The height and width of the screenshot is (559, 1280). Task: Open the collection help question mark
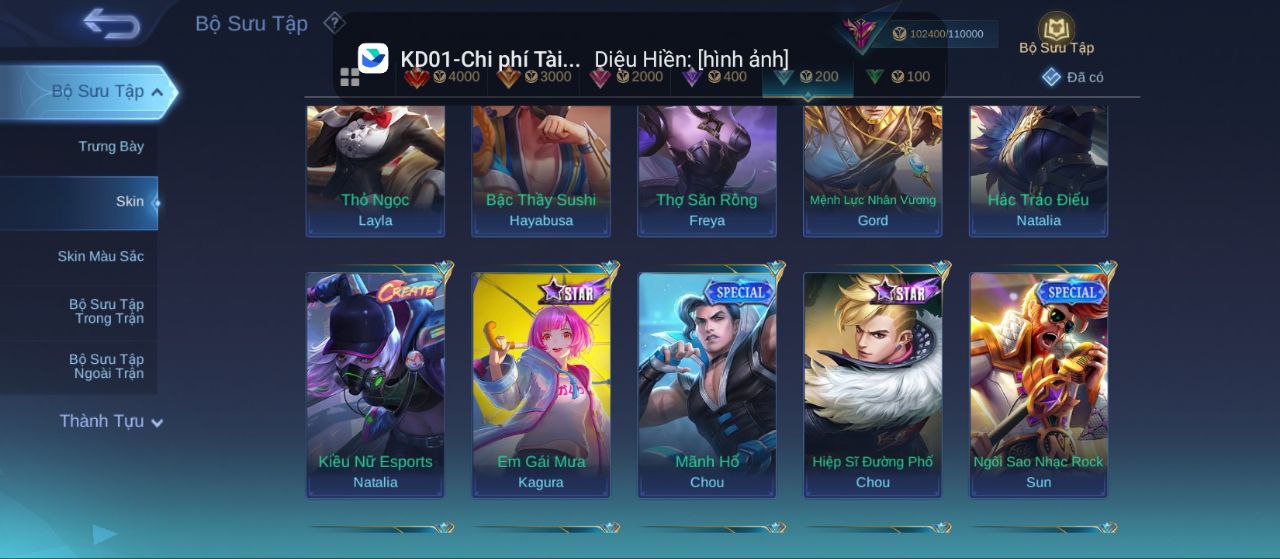coord(334,22)
